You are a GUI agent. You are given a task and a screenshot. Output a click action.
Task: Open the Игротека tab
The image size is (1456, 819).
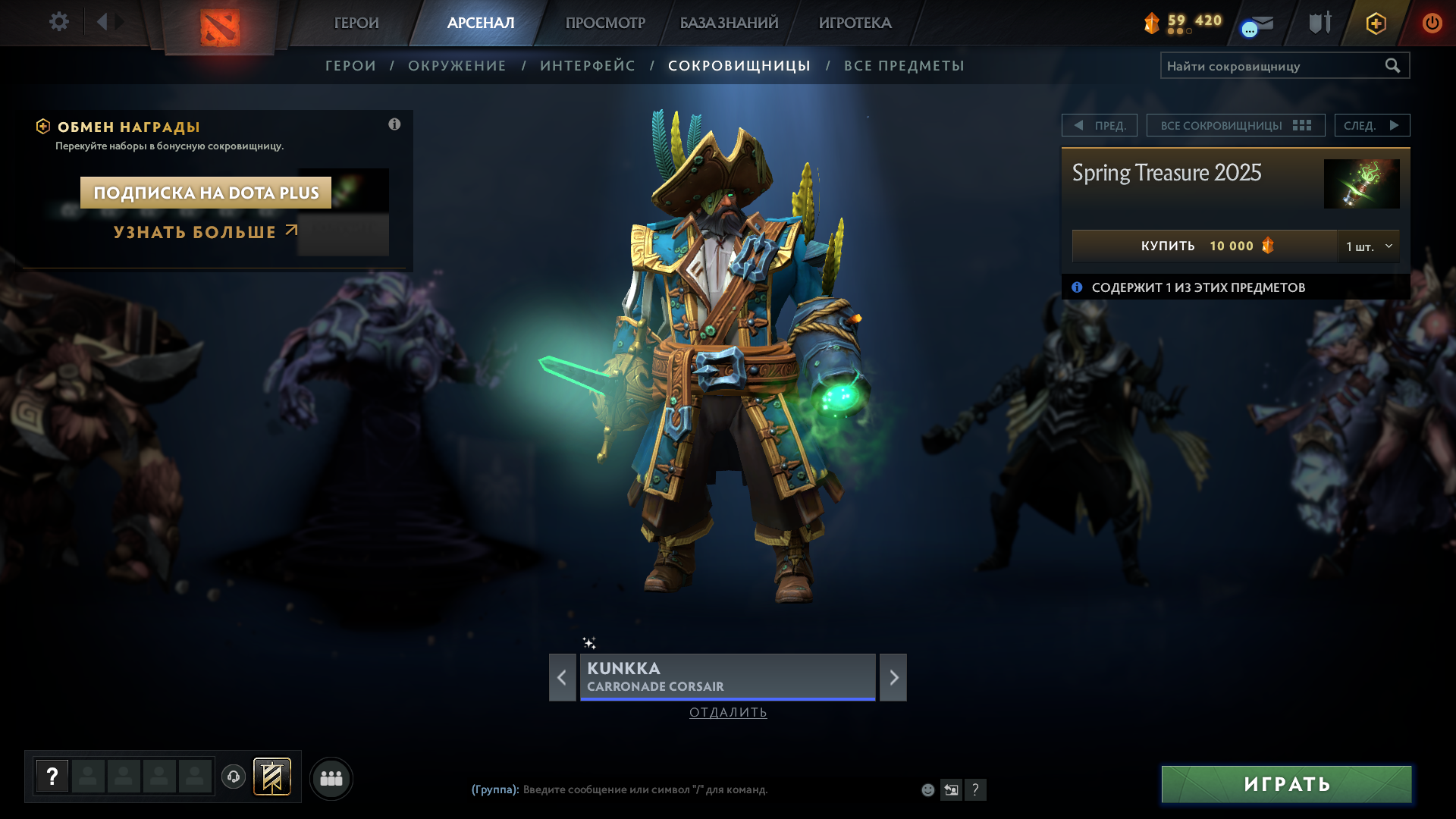(x=855, y=23)
